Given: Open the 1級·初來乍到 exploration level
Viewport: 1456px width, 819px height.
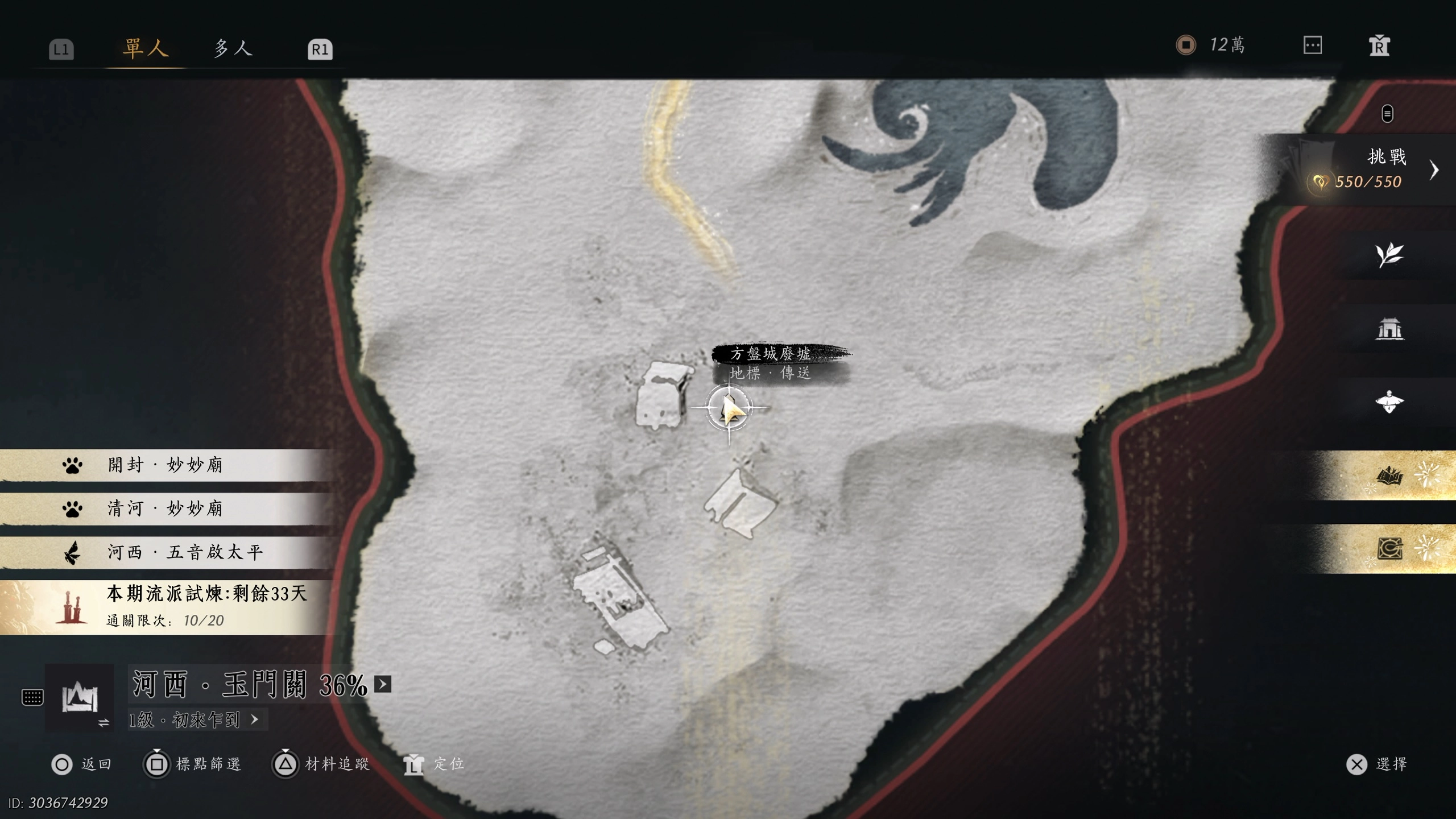Looking at the screenshot, I should click(x=193, y=720).
